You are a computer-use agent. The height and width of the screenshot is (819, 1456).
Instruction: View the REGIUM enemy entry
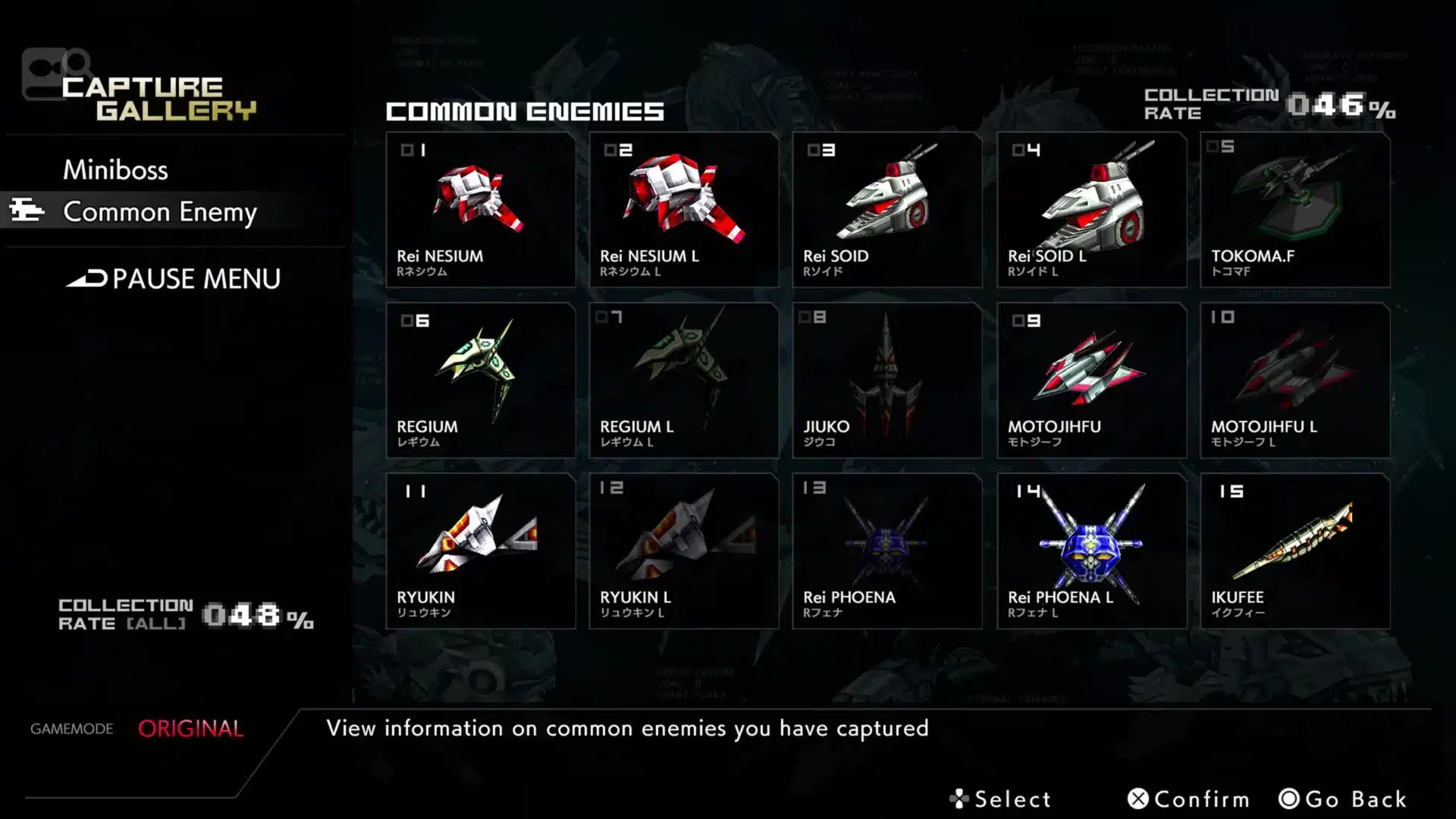(481, 381)
